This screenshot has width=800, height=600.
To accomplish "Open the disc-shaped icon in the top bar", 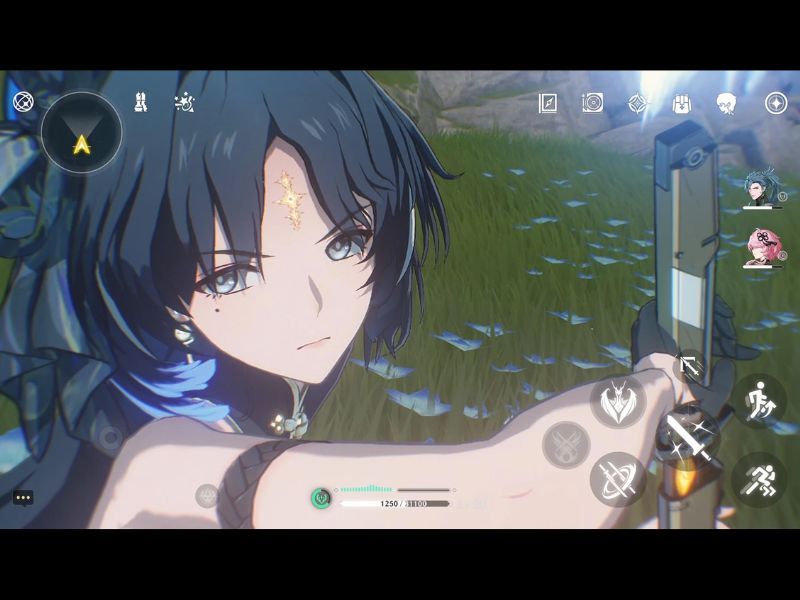I will tap(593, 103).
